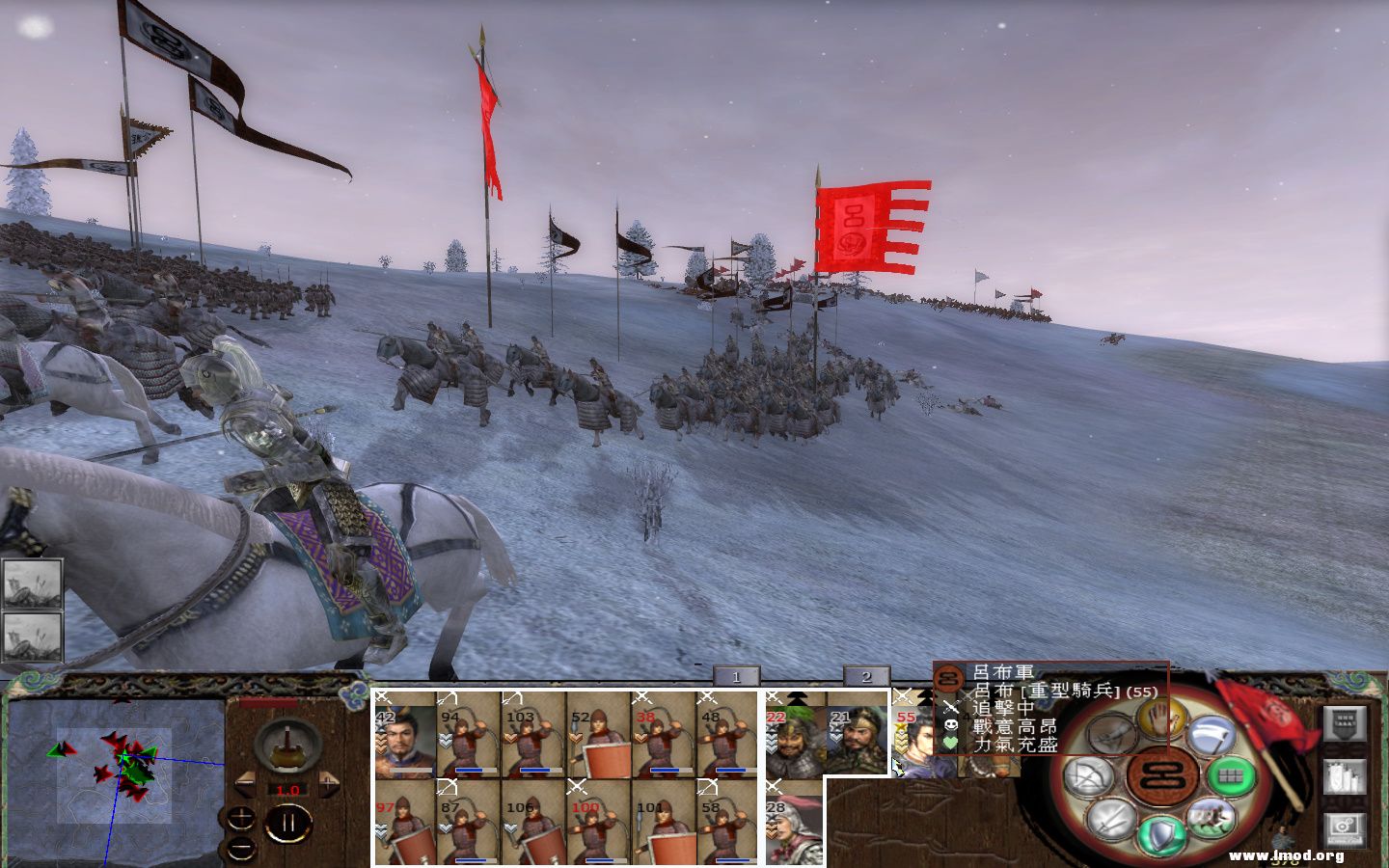Toggle Guard mode with the shield icon
Viewport: 1389px width, 868px height.
(1161, 833)
